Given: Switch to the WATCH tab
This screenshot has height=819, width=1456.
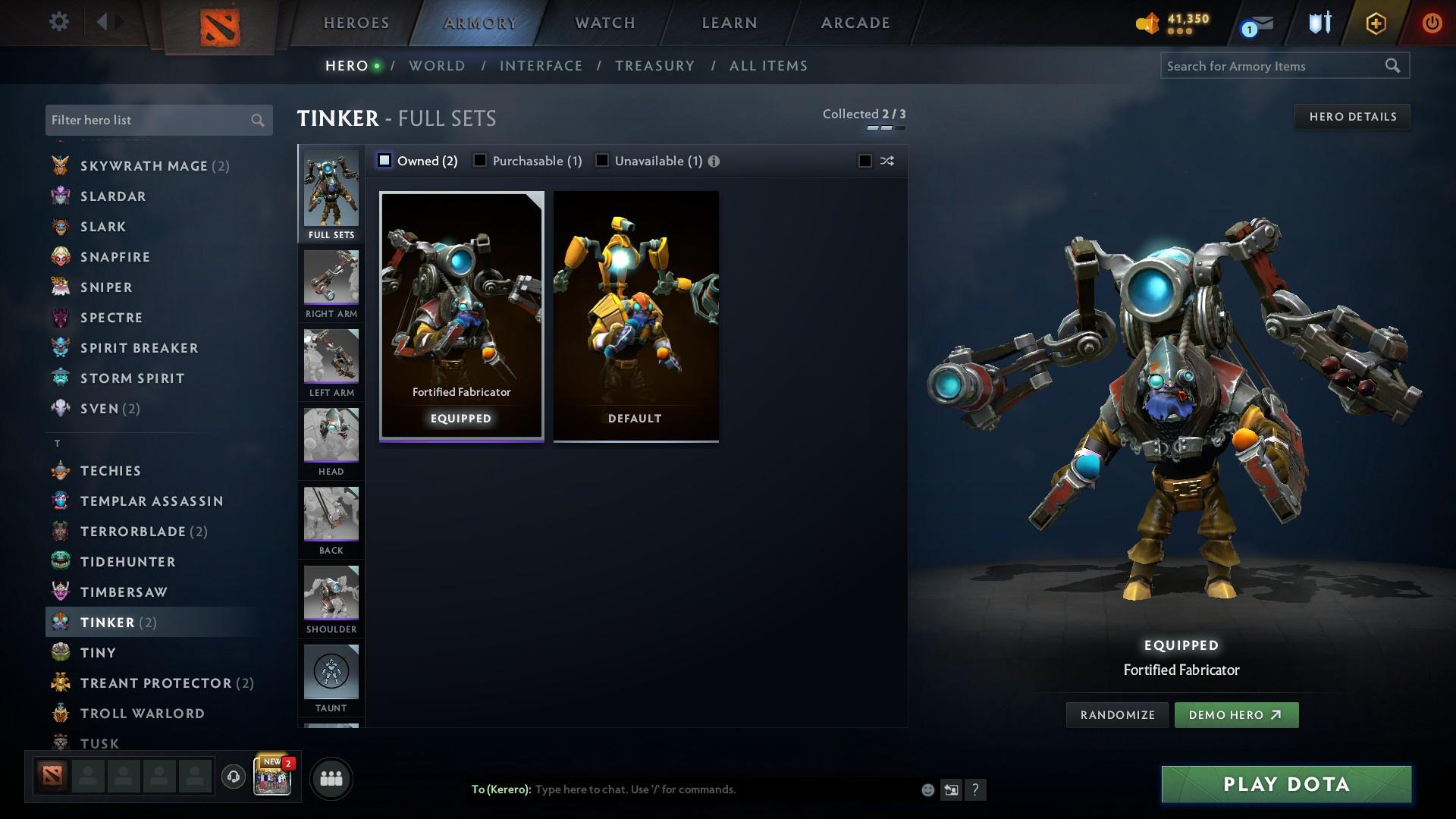Looking at the screenshot, I should [x=604, y=22].
